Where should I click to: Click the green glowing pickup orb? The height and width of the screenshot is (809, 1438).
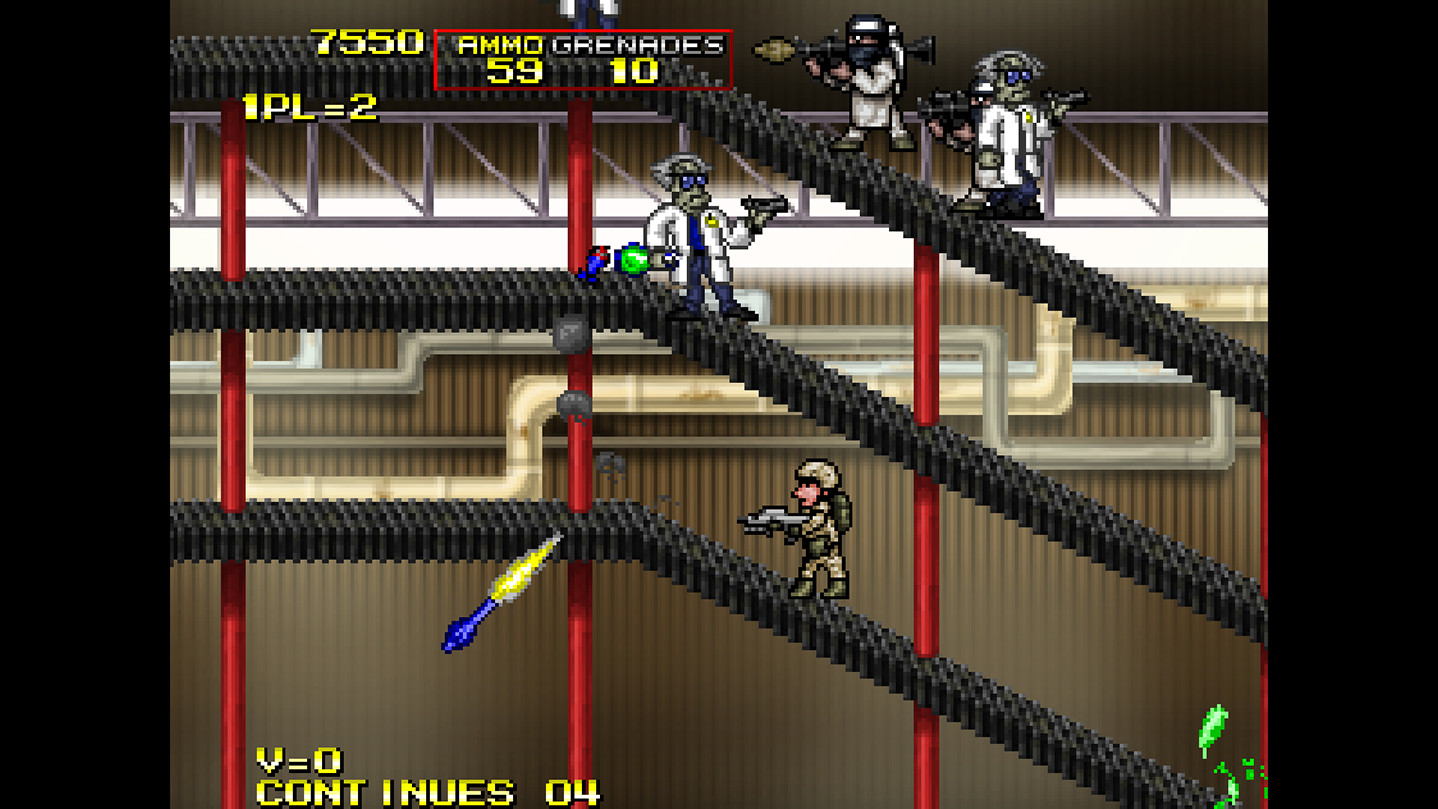(x=633, y=260)
